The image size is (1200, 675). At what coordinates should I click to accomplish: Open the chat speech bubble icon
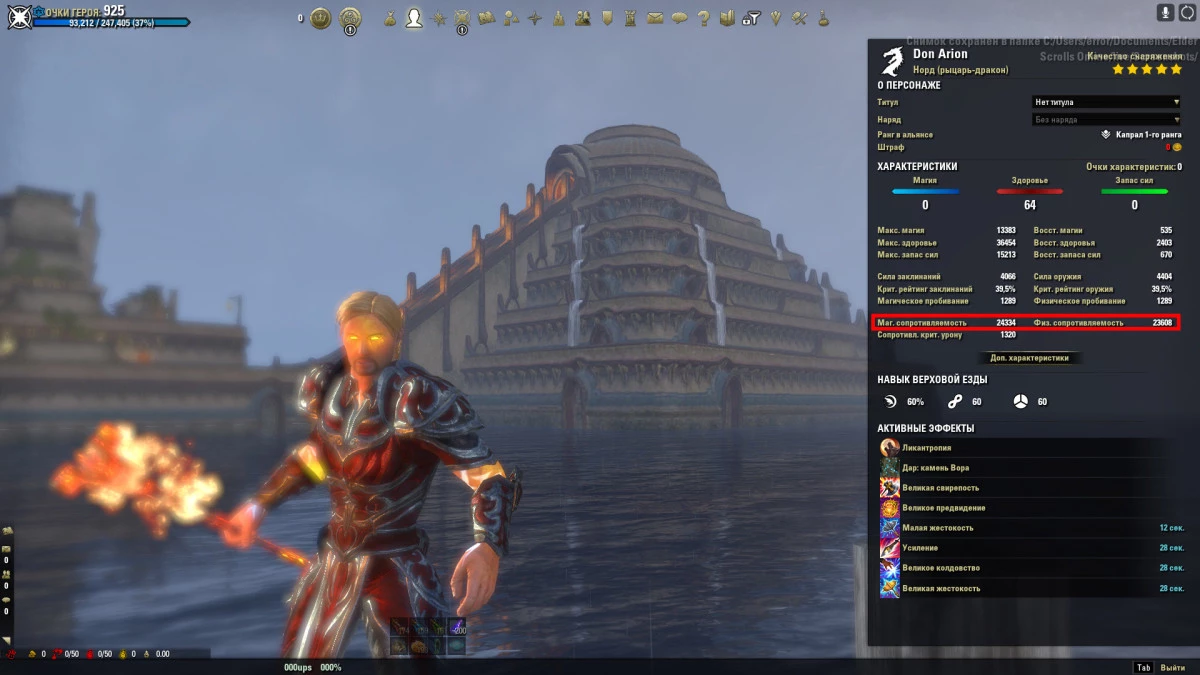point(679,18)
